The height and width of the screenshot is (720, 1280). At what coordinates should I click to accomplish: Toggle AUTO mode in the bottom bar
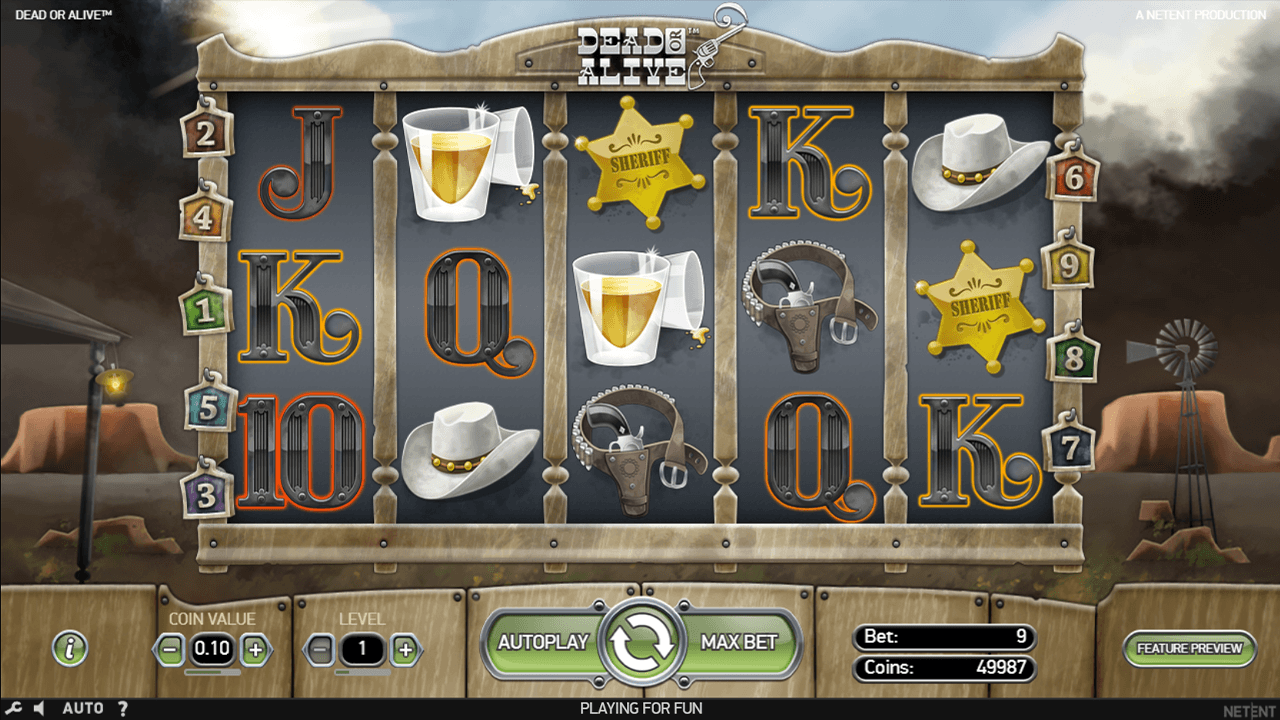coord(84,707)
